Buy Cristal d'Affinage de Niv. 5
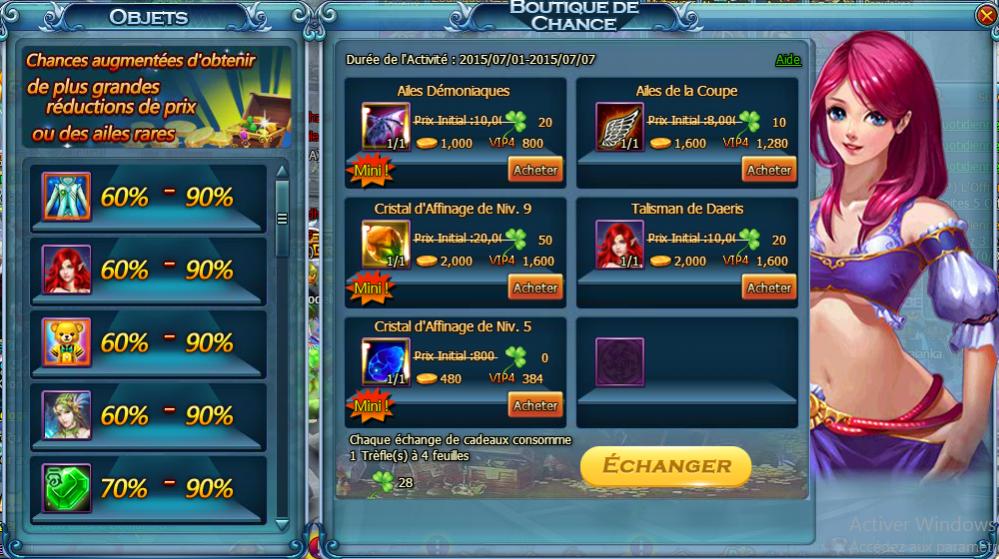Viewport: 999px width, 559px height. pyautogui.click(x=535, y=405)
